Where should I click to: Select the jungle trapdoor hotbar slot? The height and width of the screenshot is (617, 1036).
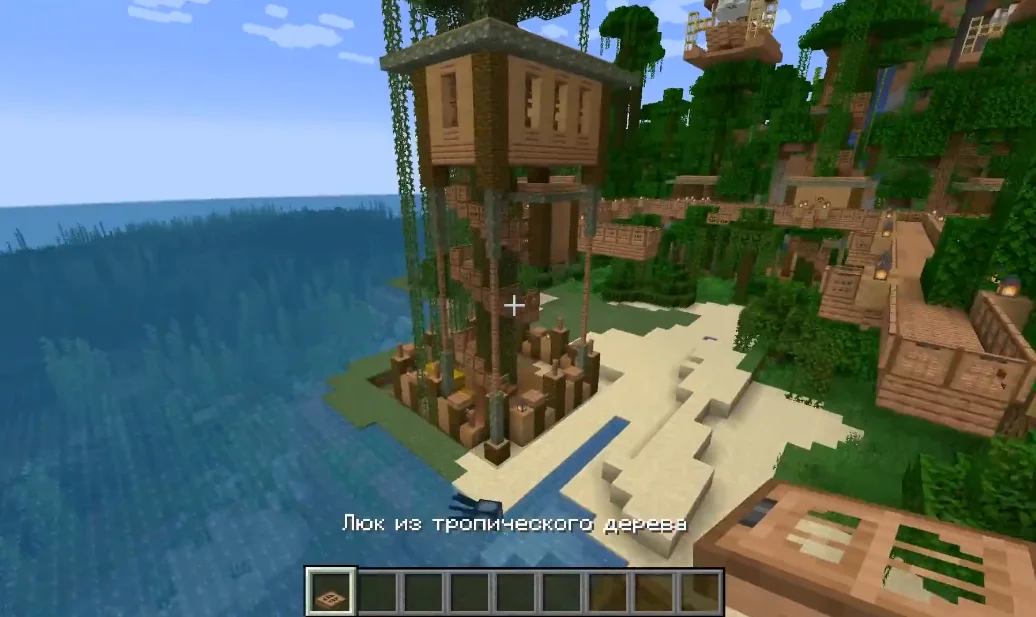(x=329, y=593)
